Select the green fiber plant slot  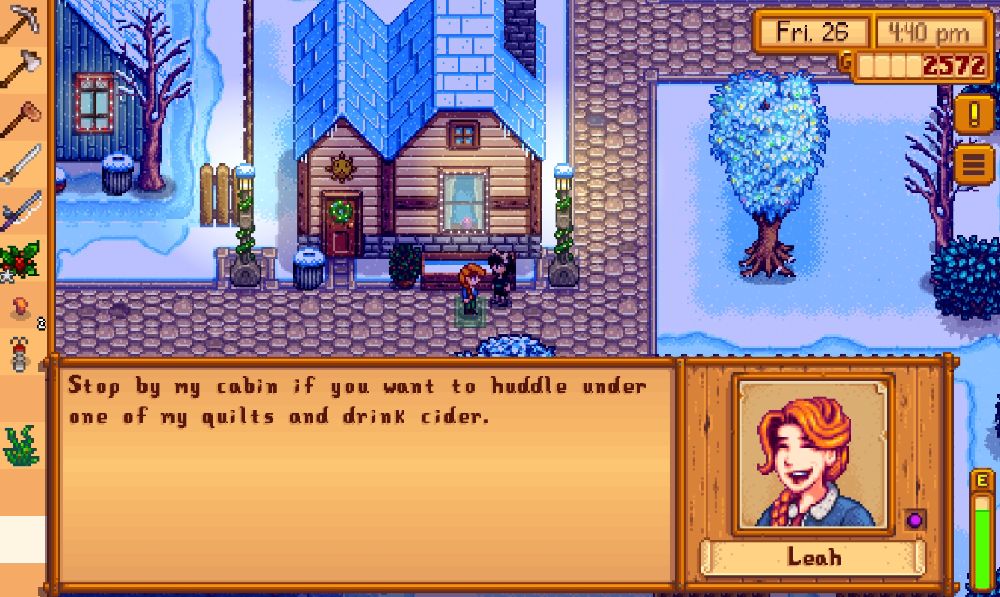[20, 446]
